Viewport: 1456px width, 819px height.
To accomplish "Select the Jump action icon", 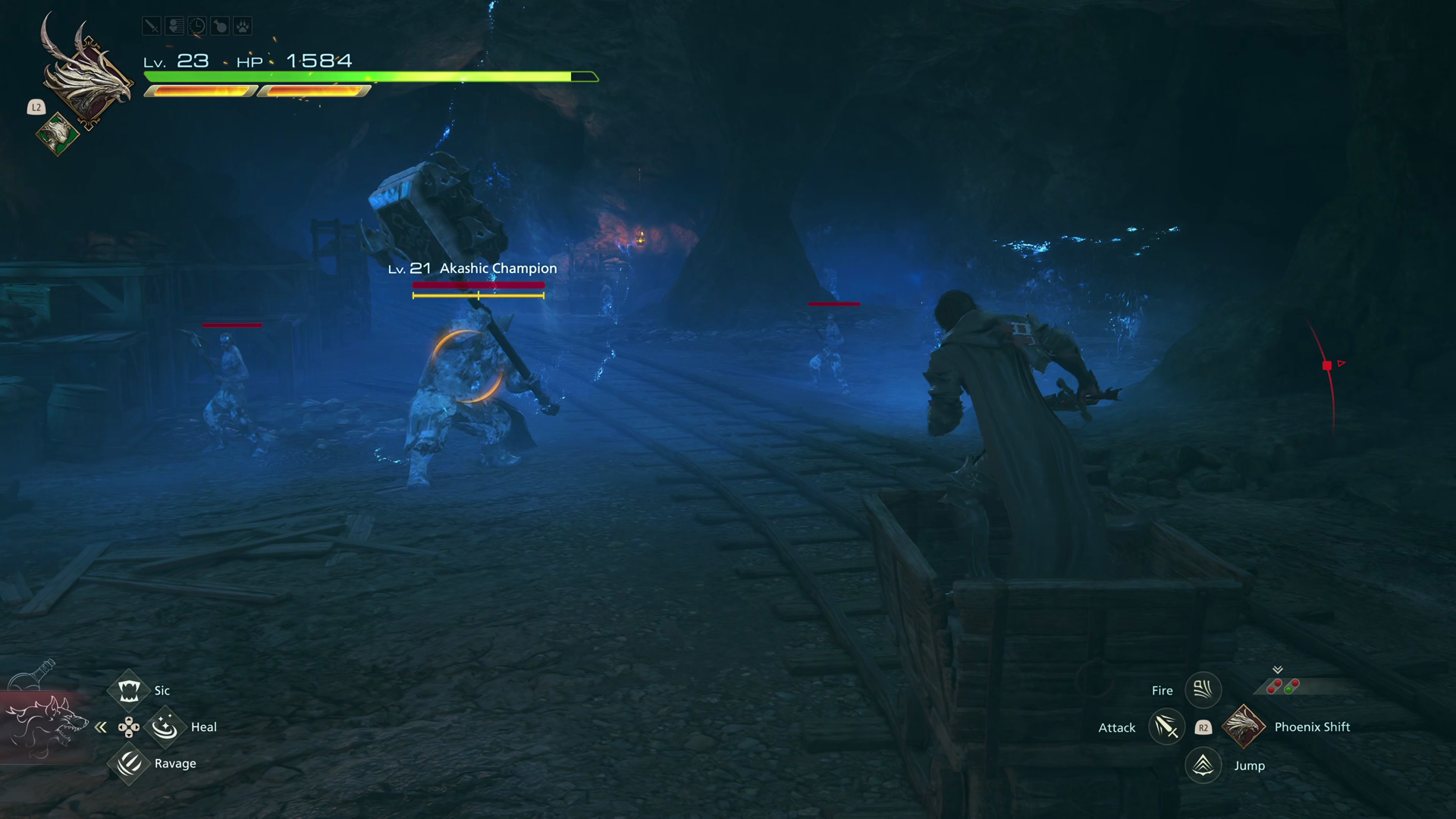I will pyautogui.click(x=1203, y=765).
